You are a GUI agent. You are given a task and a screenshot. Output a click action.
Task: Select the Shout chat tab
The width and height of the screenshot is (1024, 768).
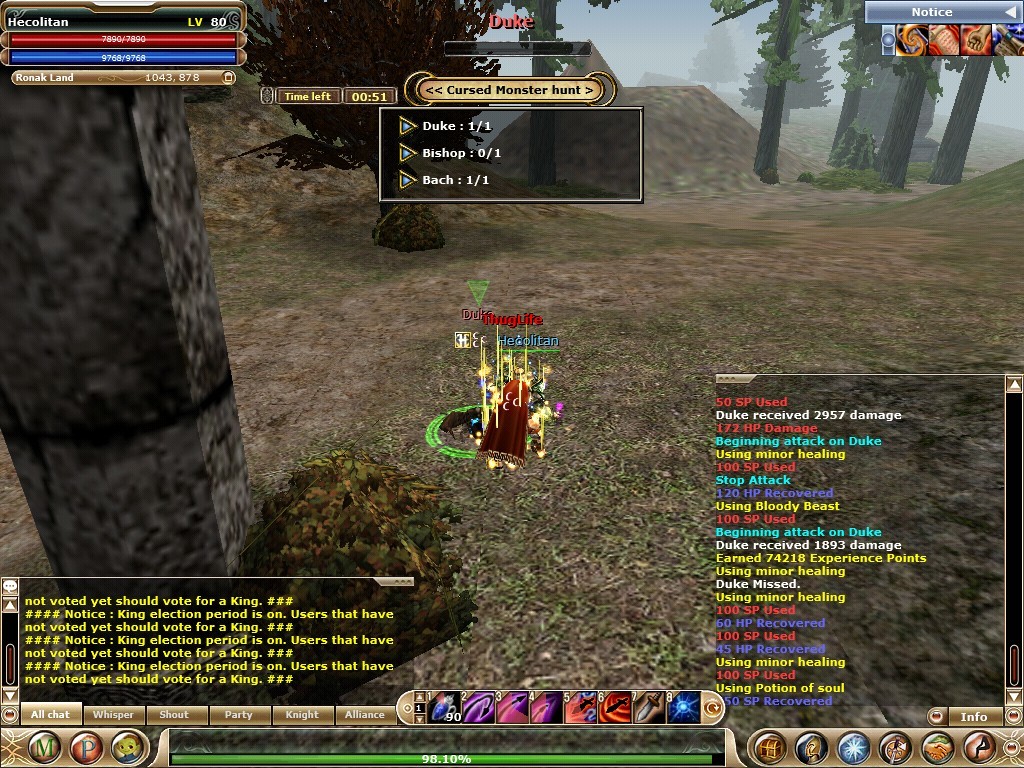(175, 714)
